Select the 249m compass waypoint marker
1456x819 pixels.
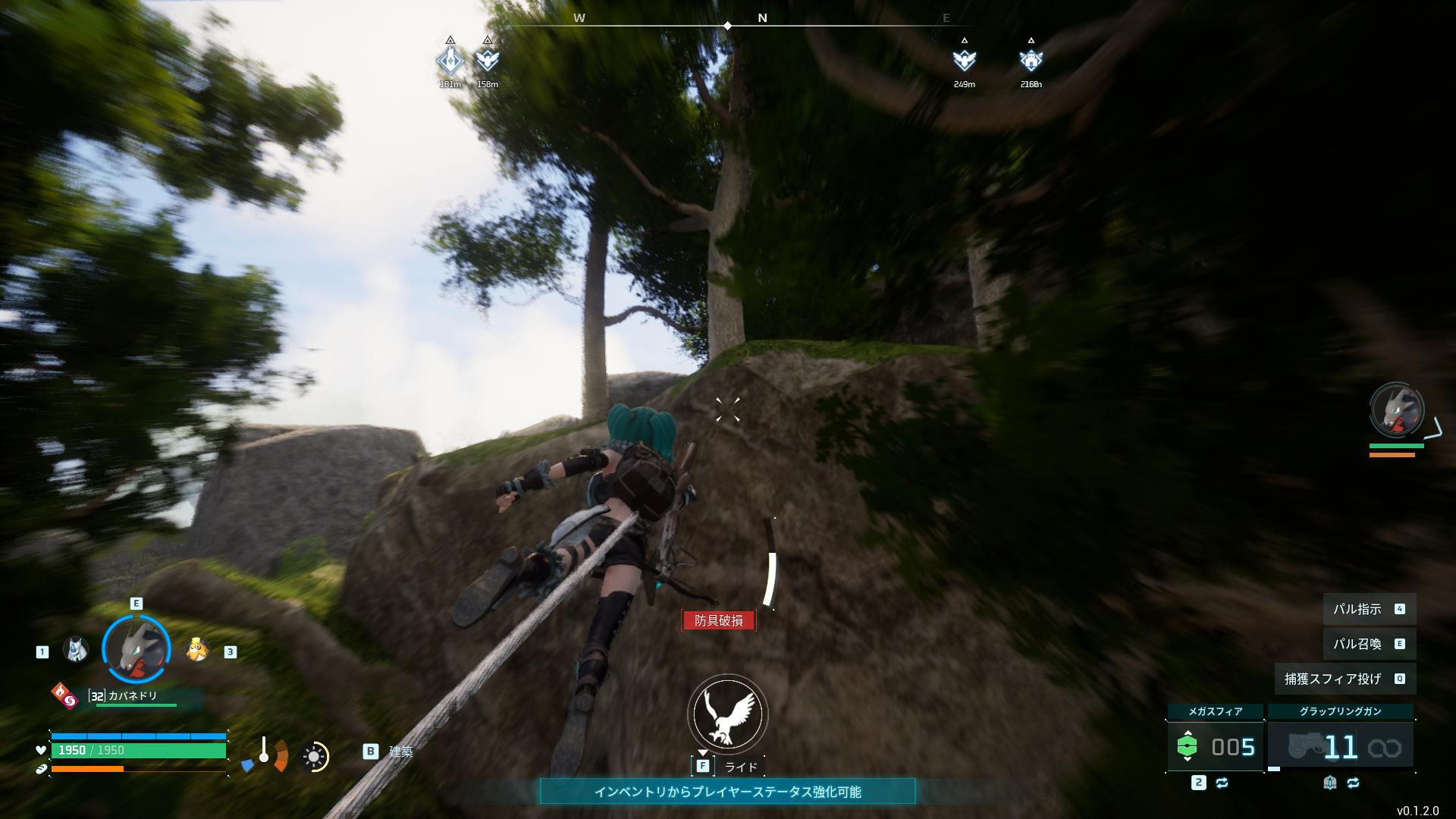click(964, 61)
